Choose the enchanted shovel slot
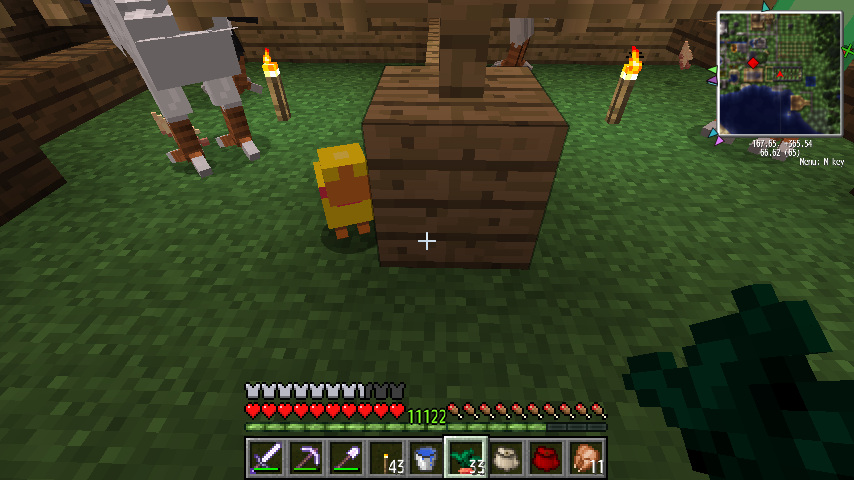The image size is (854, 480). pos(346,458)
